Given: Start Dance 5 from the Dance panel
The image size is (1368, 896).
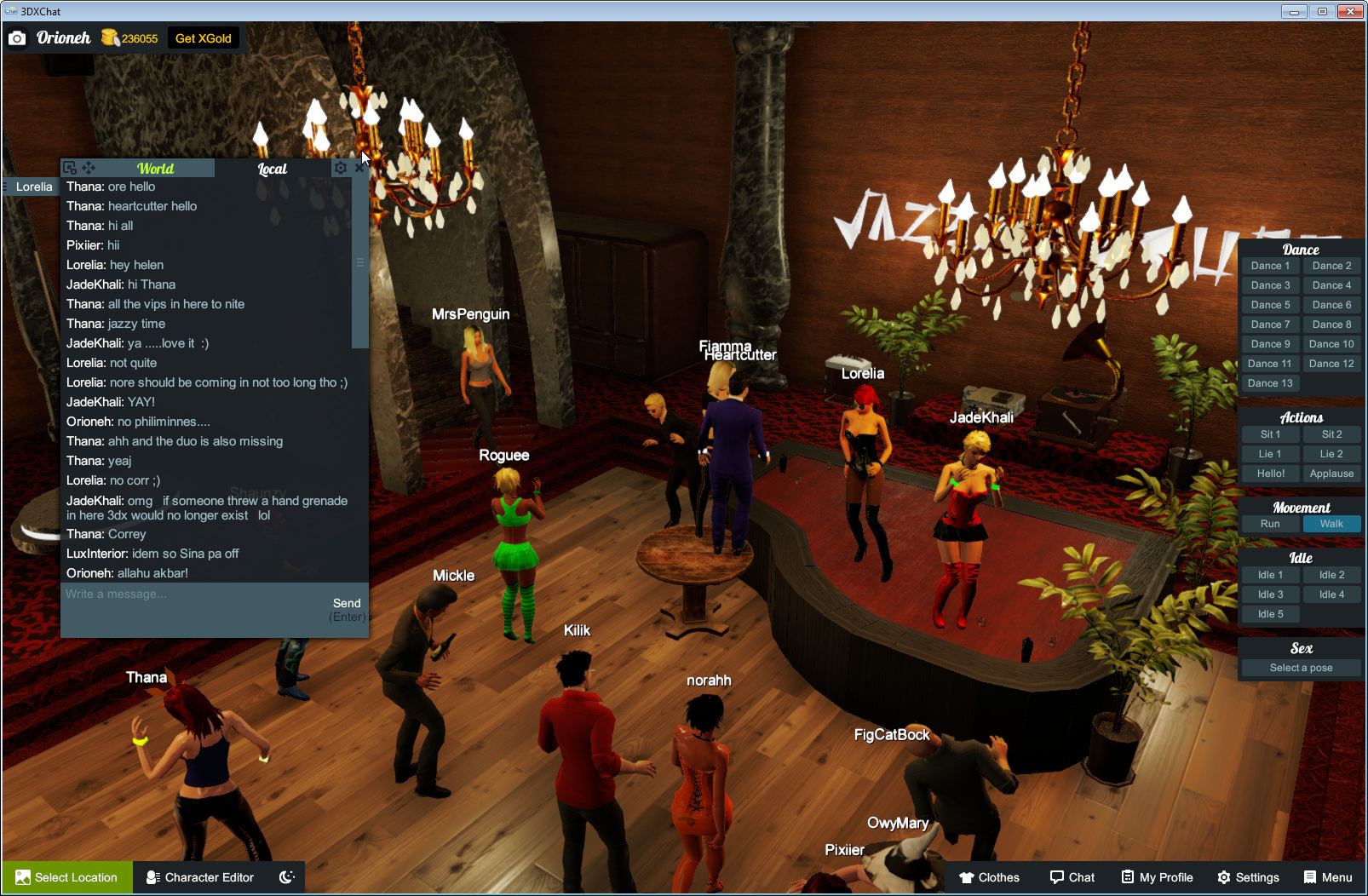Looking at the screenshot, I should [x=1270, y=304].
